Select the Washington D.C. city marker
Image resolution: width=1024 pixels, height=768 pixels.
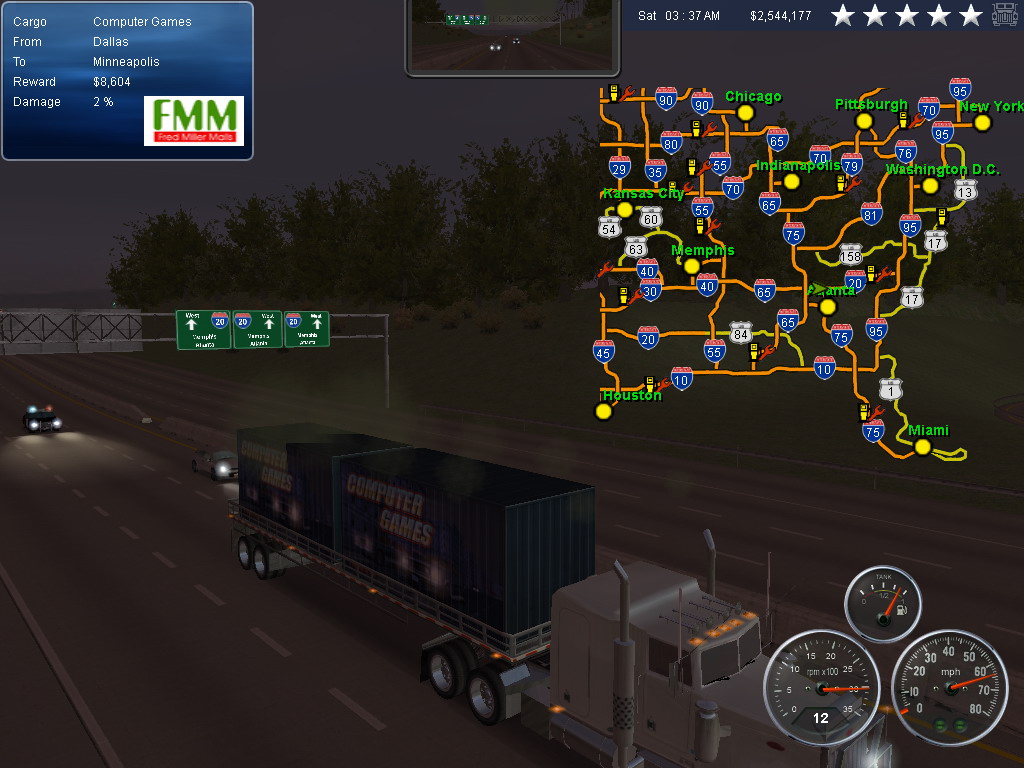click(930, 185)
